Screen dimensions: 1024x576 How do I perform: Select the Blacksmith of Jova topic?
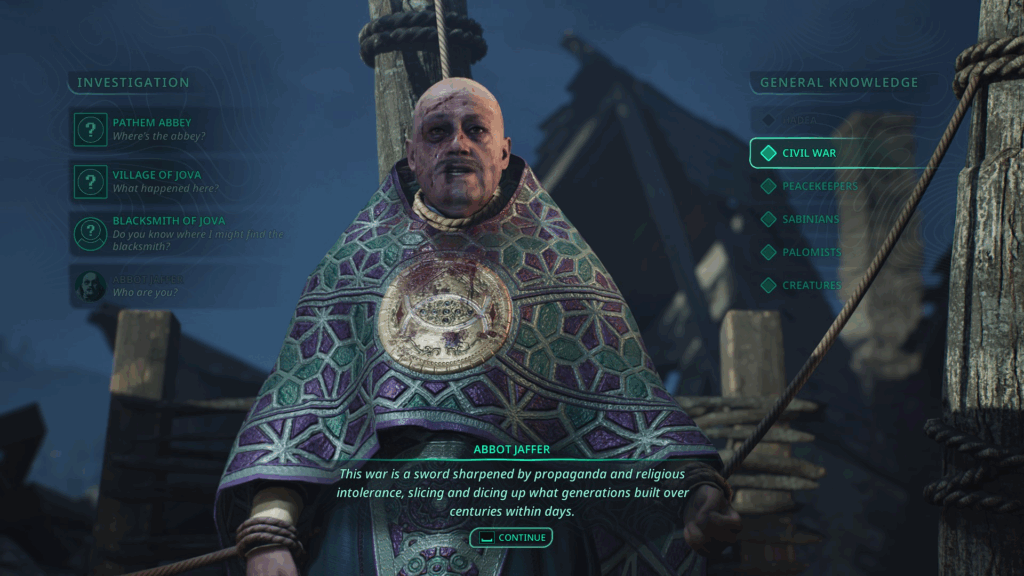[x=160, y=232]
